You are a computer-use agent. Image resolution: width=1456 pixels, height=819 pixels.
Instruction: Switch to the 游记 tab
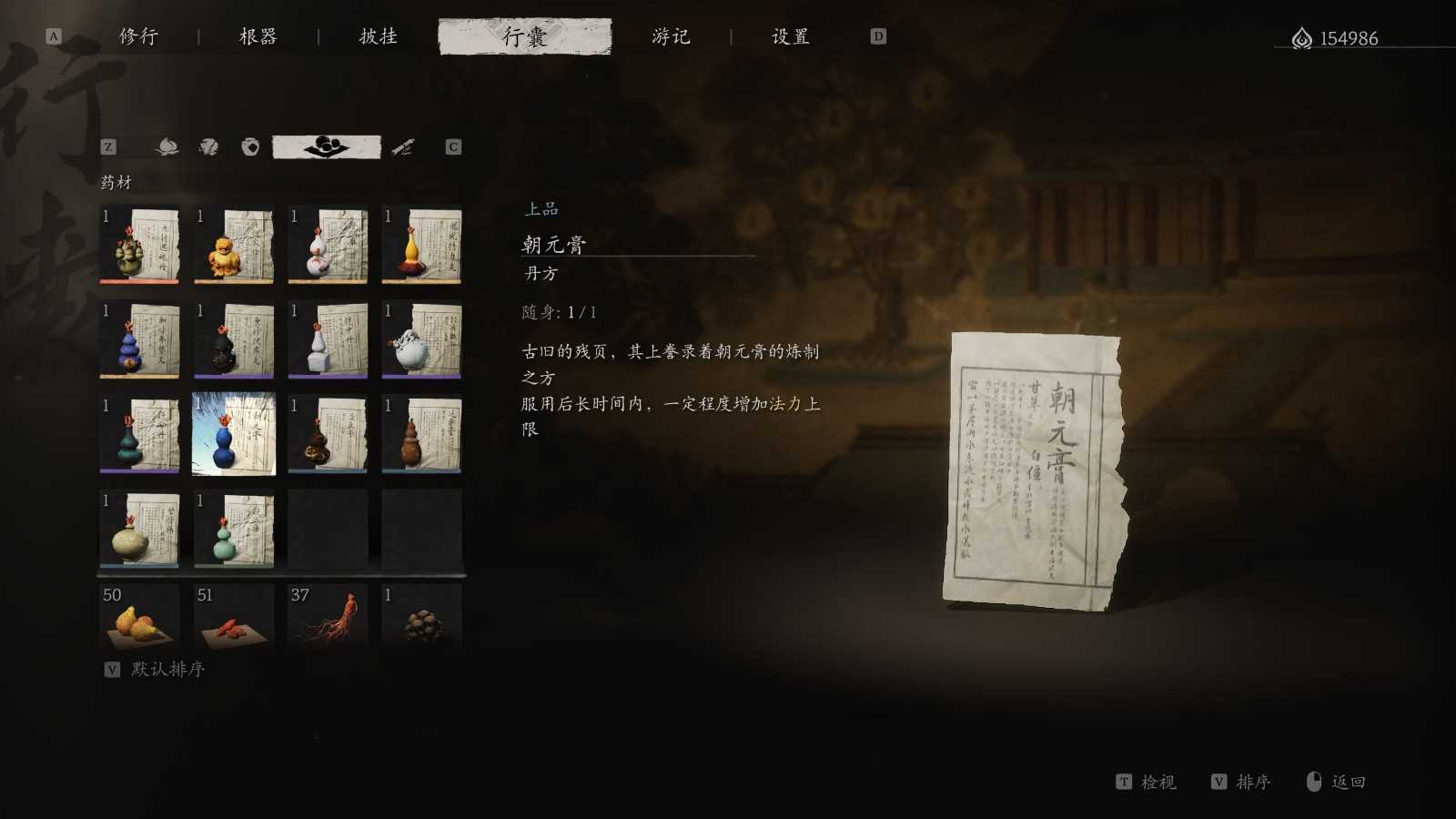pos(673,37)
